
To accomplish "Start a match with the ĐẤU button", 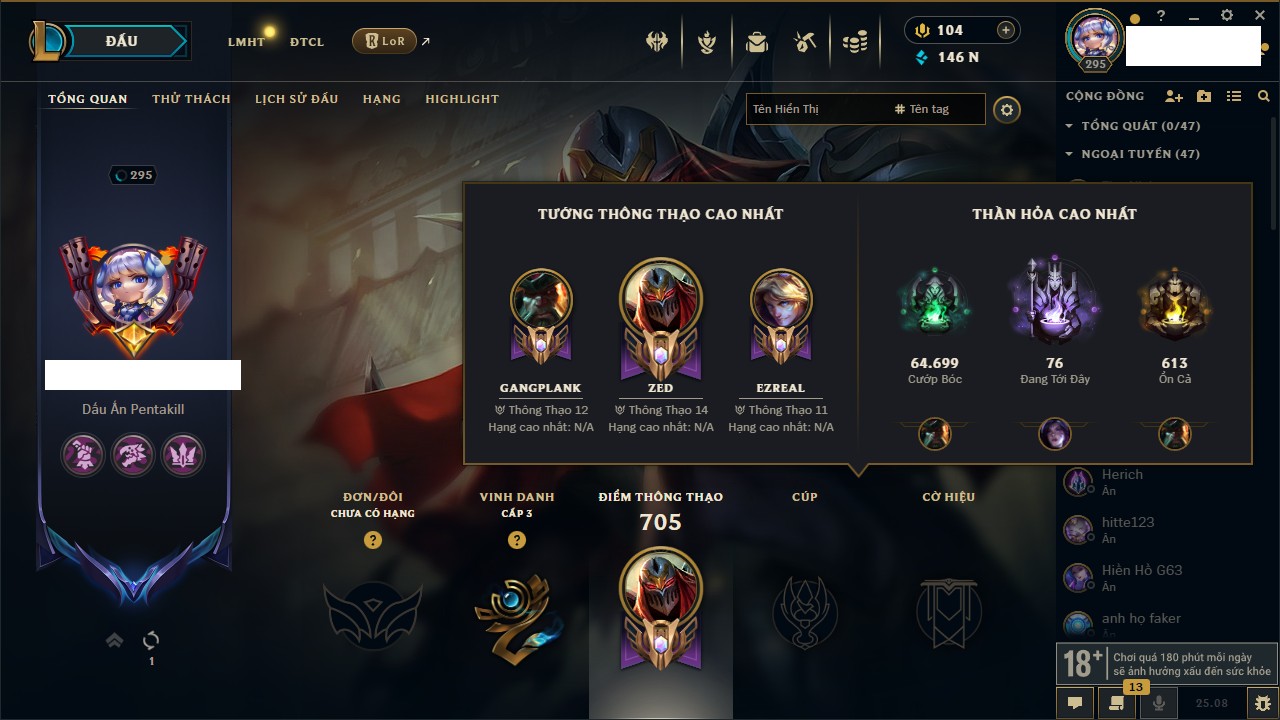I will tap(122, 41).
